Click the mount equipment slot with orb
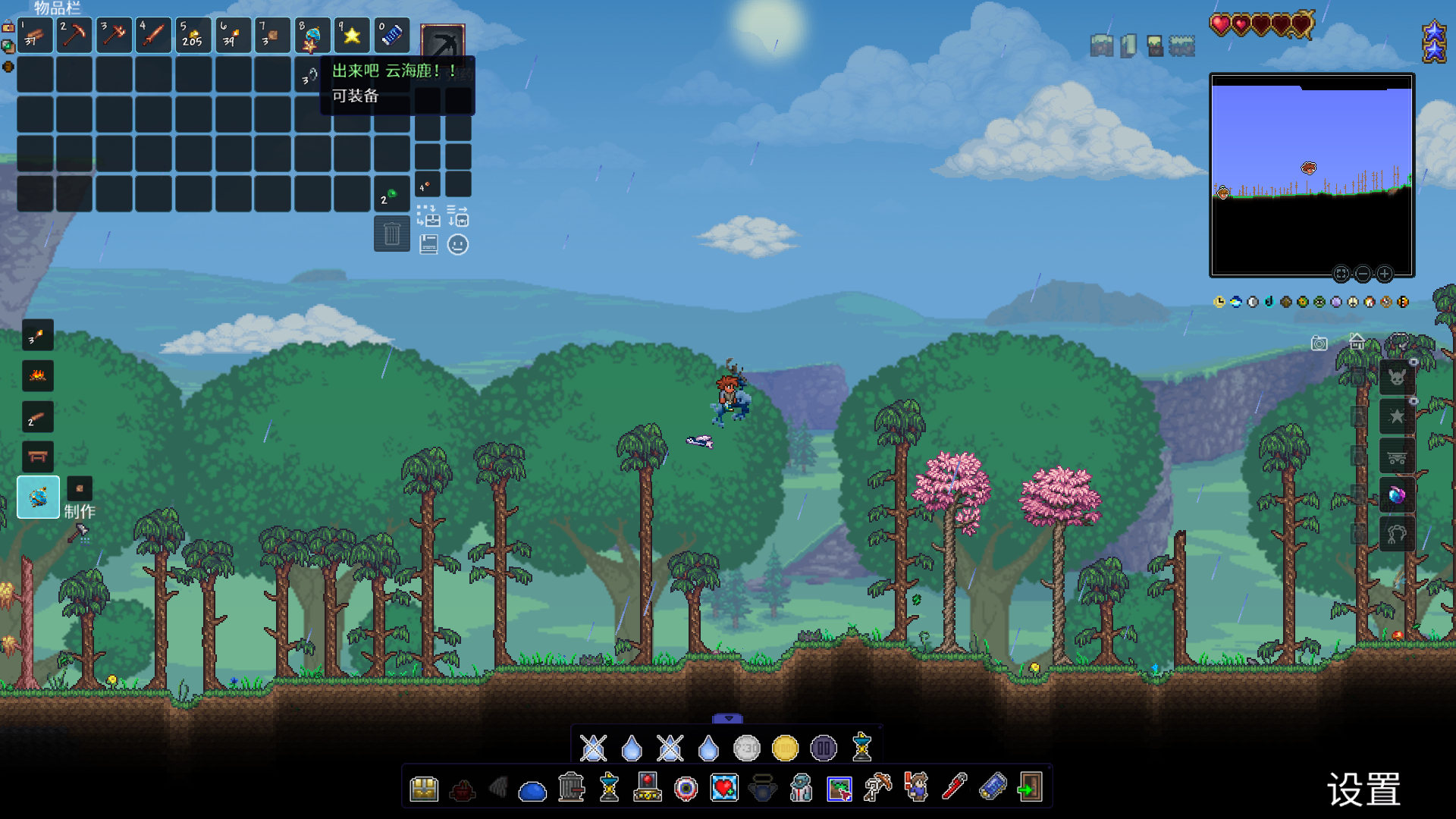The width and height of the screenshot is (1456, 819). click(1396, 496)
